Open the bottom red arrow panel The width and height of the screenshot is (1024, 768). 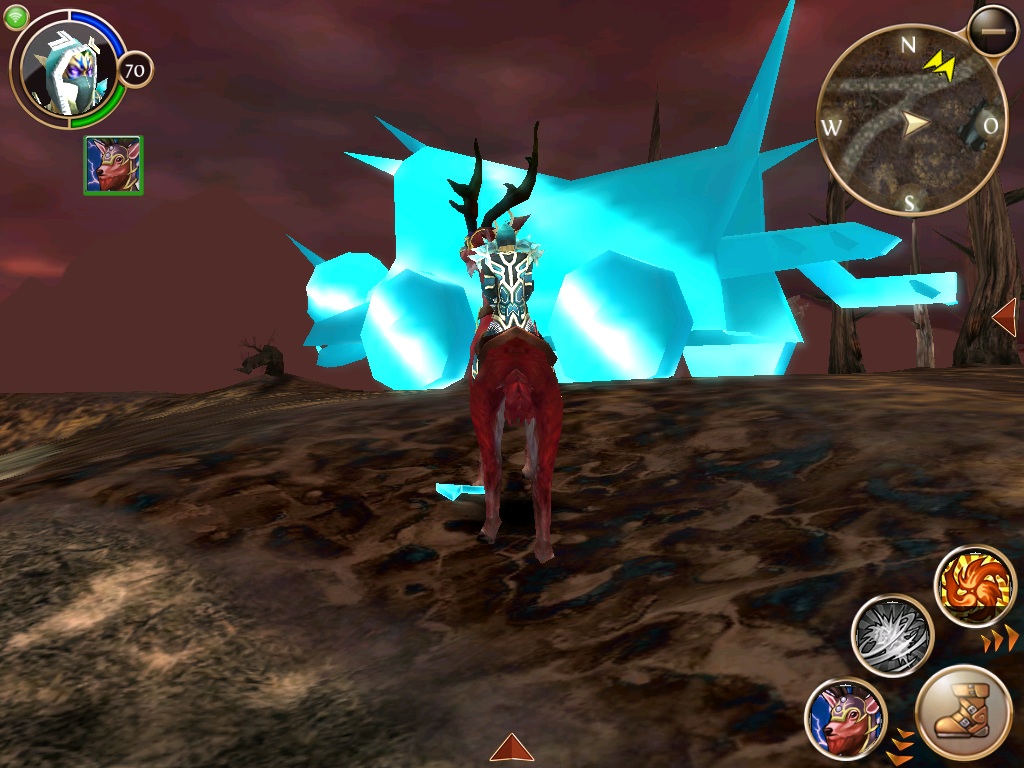tap(511, 747)
